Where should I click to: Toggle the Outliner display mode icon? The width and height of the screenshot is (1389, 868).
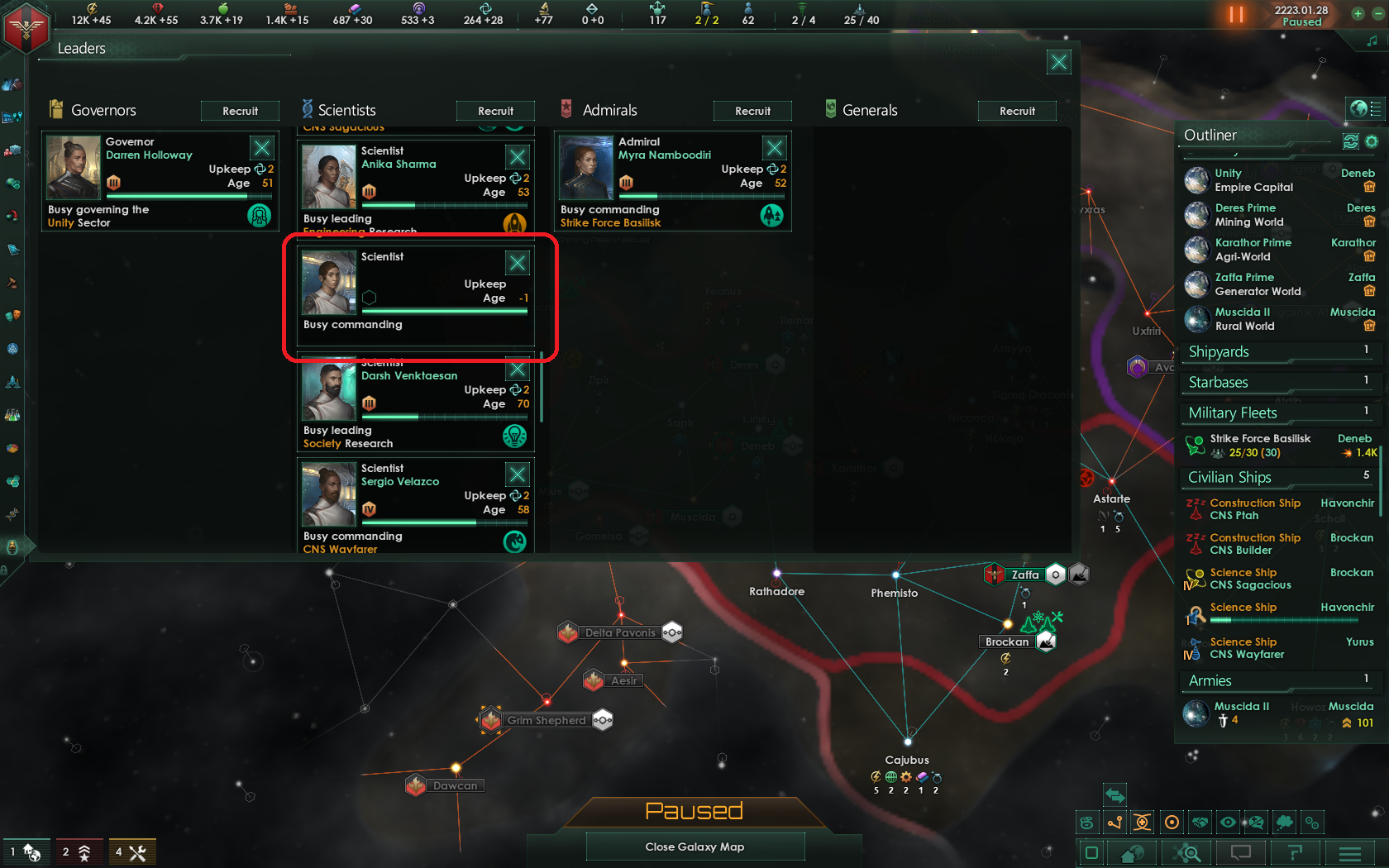click(x=1350, y=141)
